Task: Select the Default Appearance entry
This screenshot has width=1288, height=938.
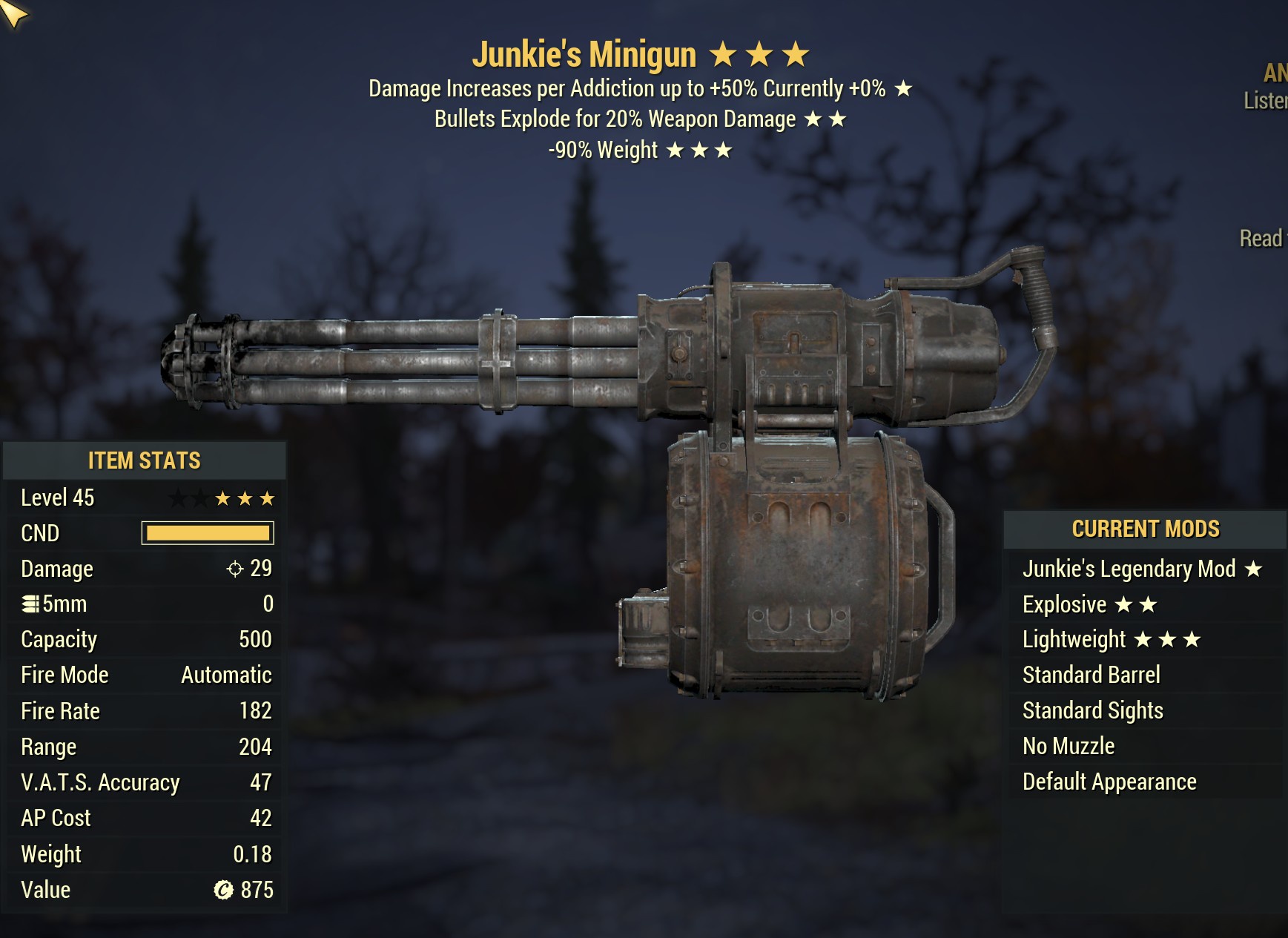Action: (1109, 782)
